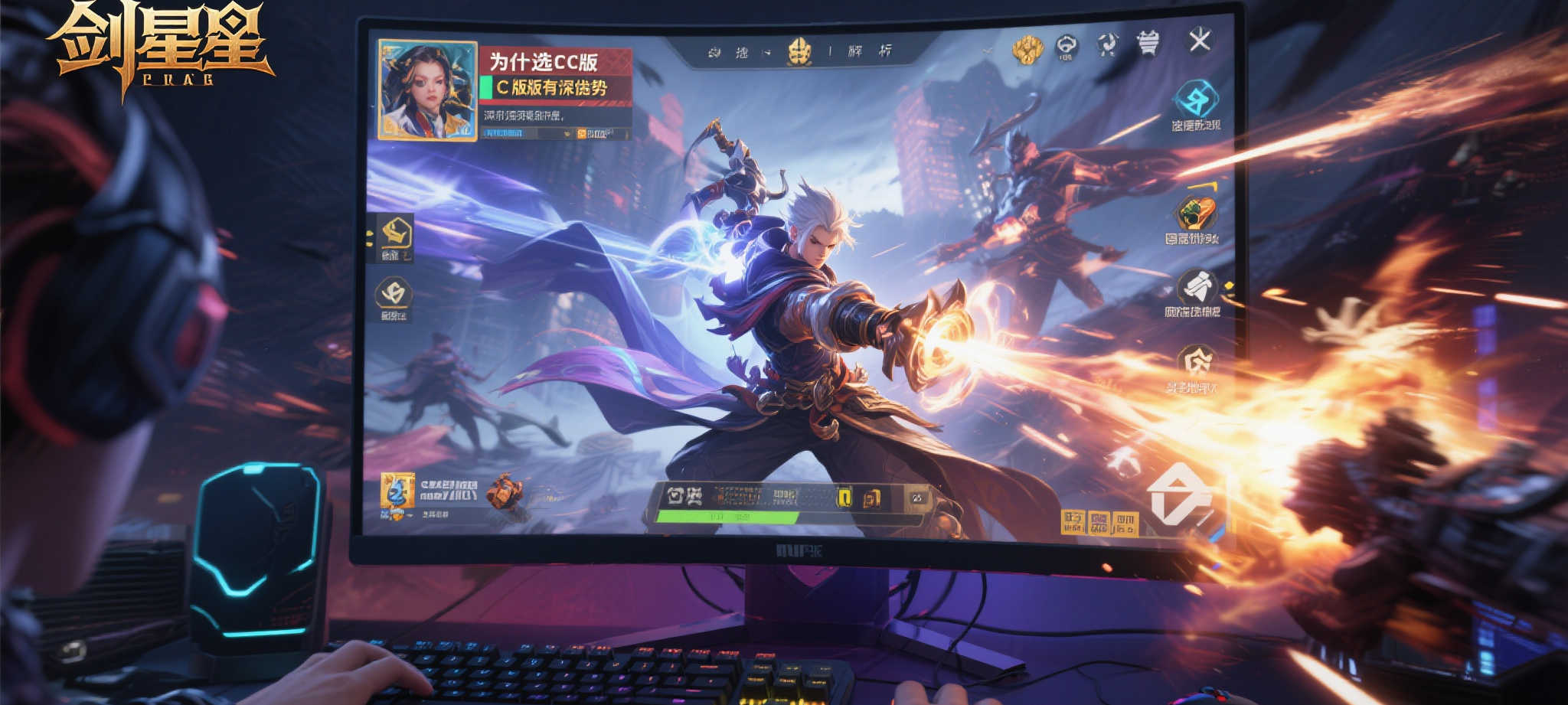Tap the large white diamond attack button

(x=1182, y=496)
